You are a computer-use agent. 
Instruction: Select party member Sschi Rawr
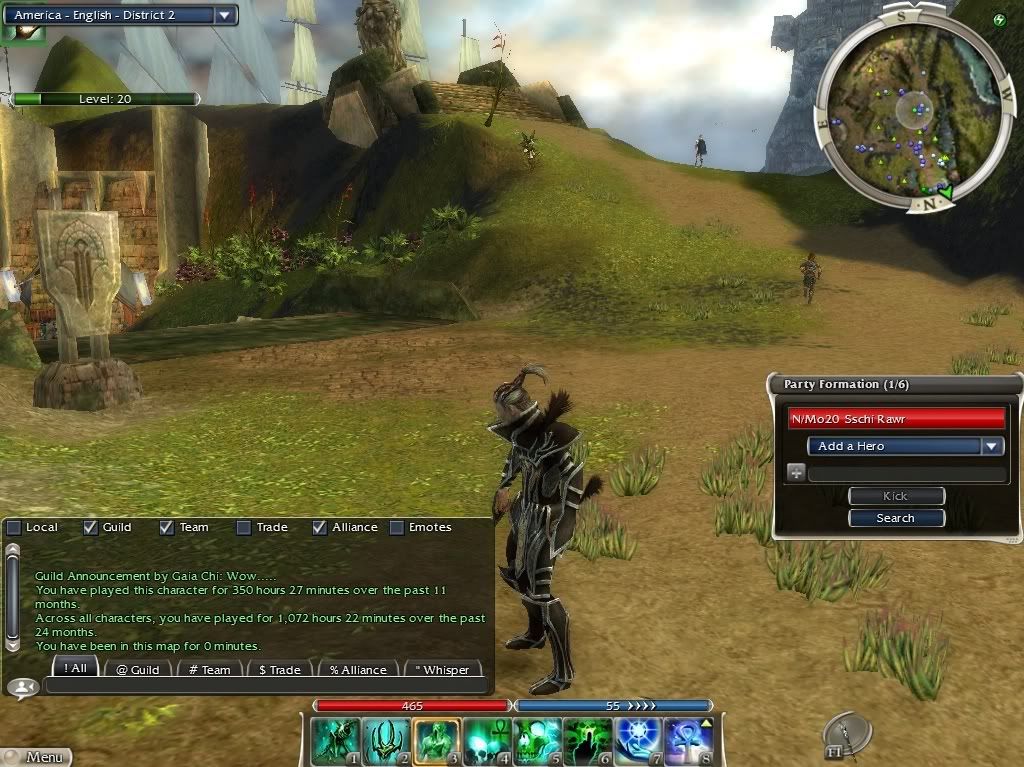pyautogui.click(x=896, y=419)
